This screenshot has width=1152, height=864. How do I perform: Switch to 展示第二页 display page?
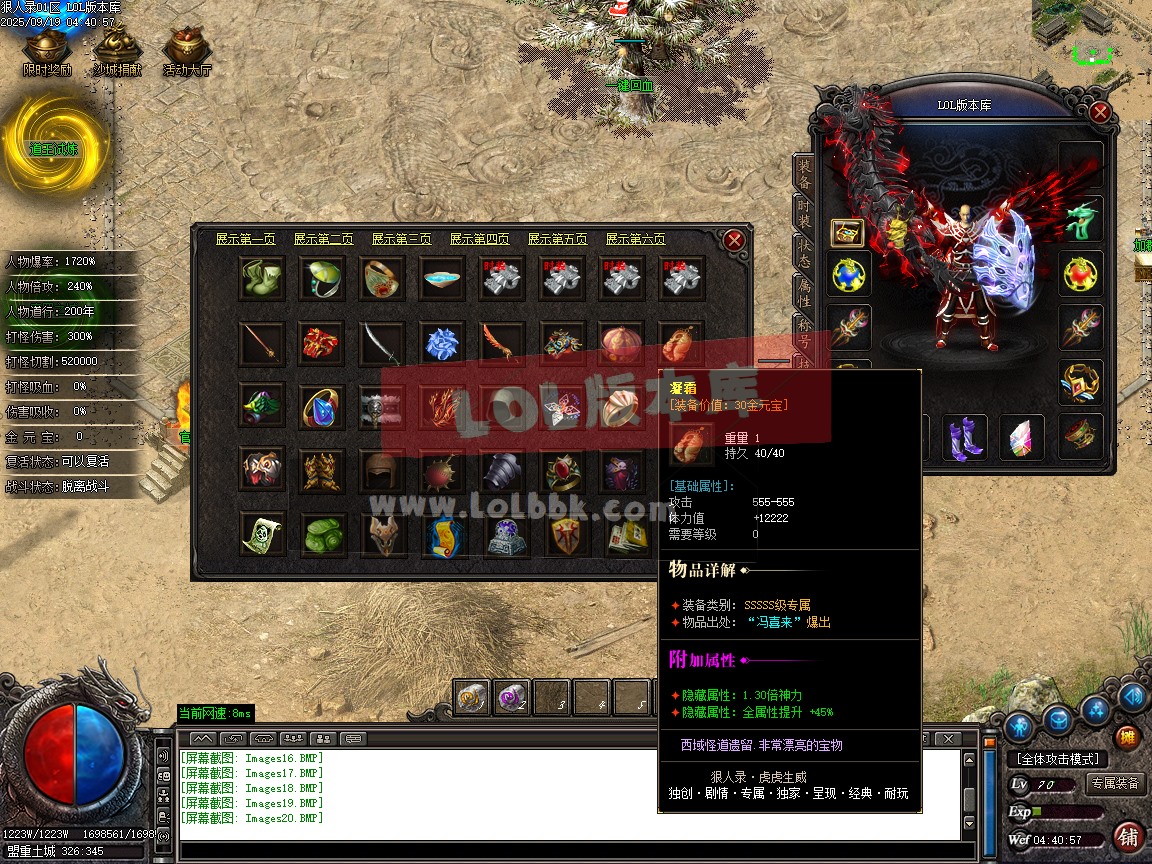click(x=323, y=239)
